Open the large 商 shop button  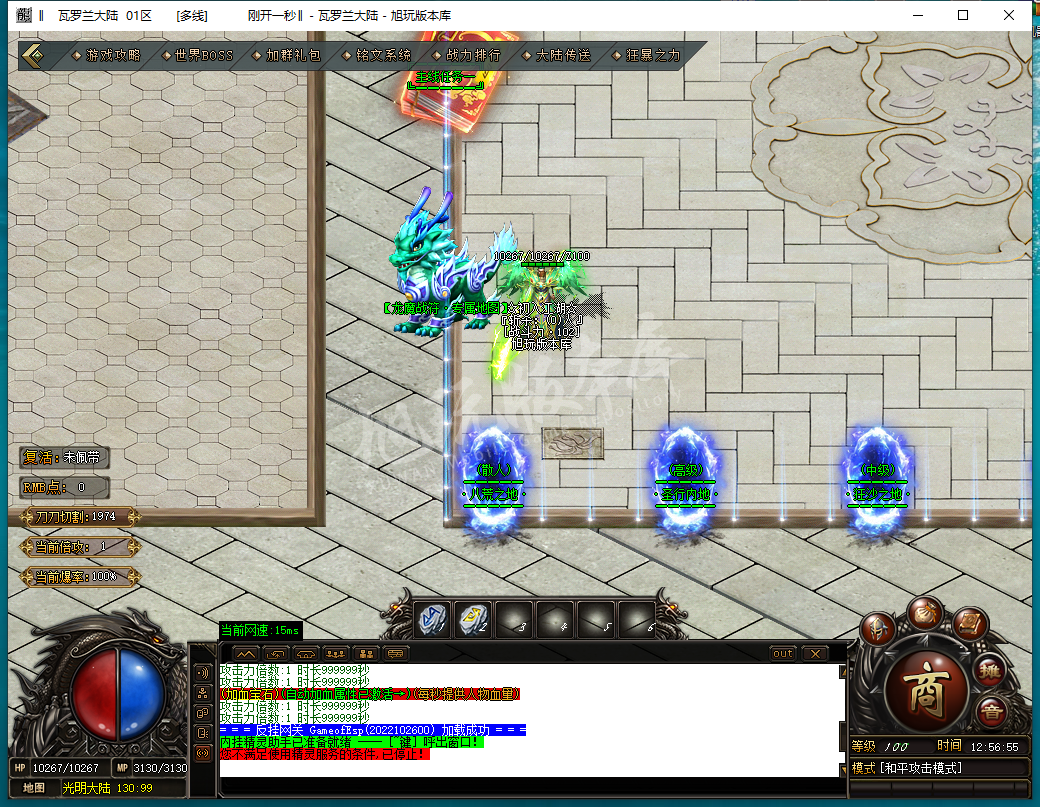click(924, 692)
